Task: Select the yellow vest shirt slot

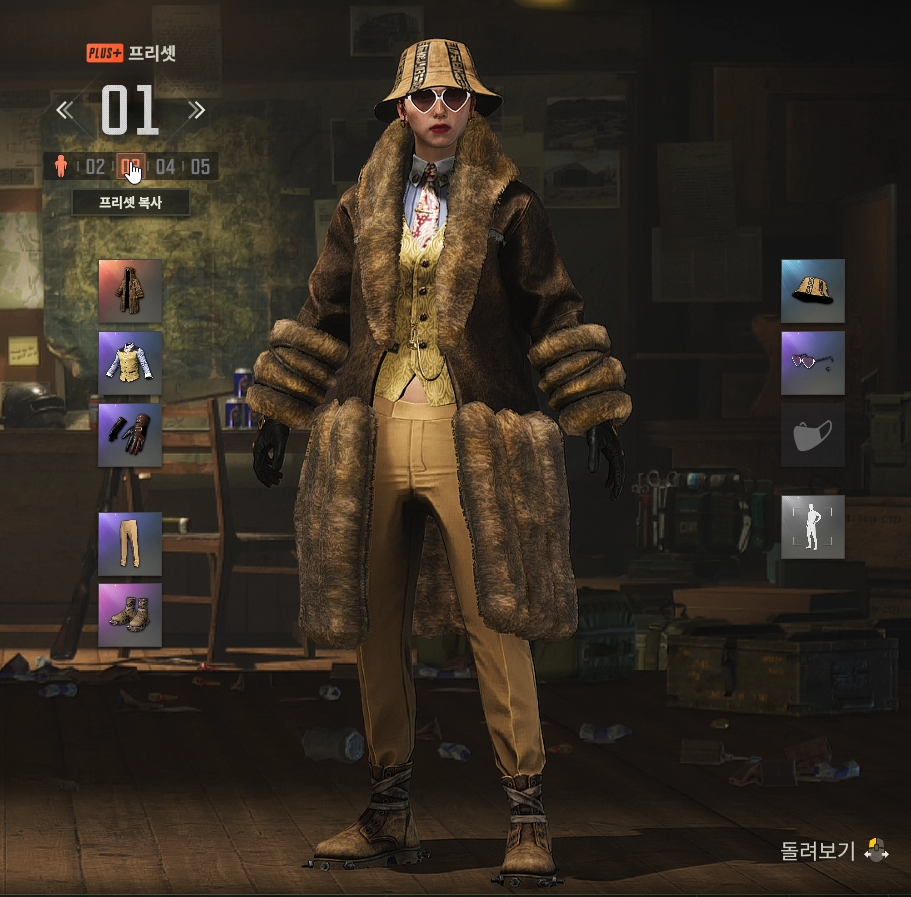Action: click(x=130, y=363)
